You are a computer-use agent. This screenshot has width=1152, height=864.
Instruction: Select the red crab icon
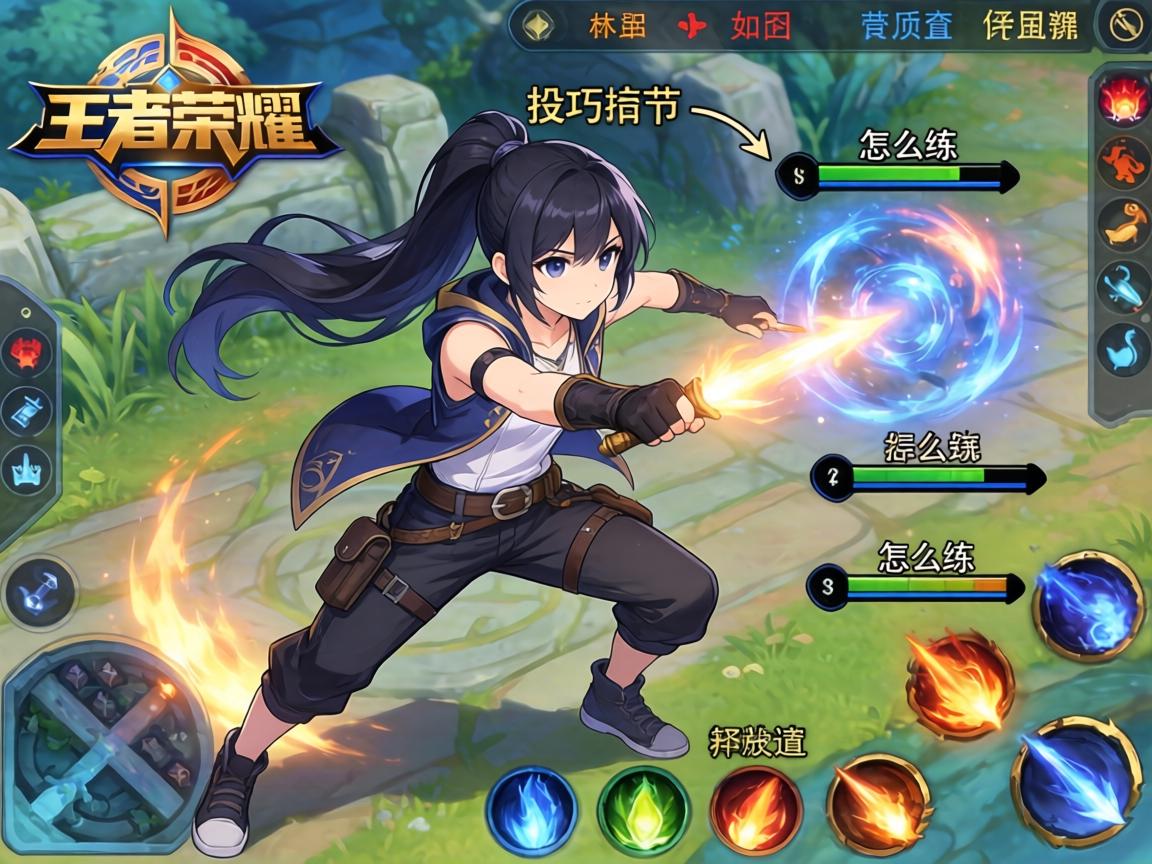(27, 351)
